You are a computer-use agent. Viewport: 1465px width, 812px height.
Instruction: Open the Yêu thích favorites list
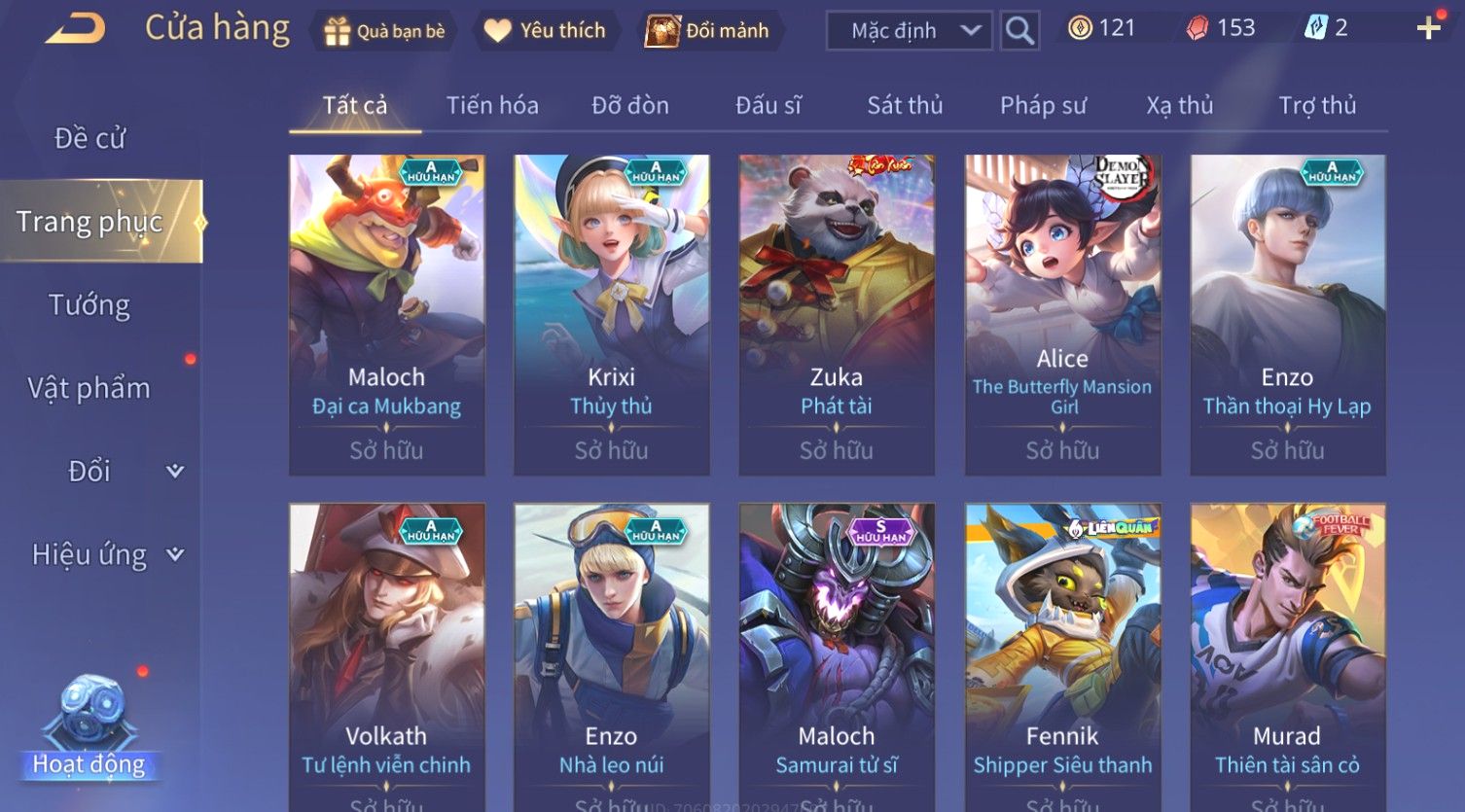(546, 31)
